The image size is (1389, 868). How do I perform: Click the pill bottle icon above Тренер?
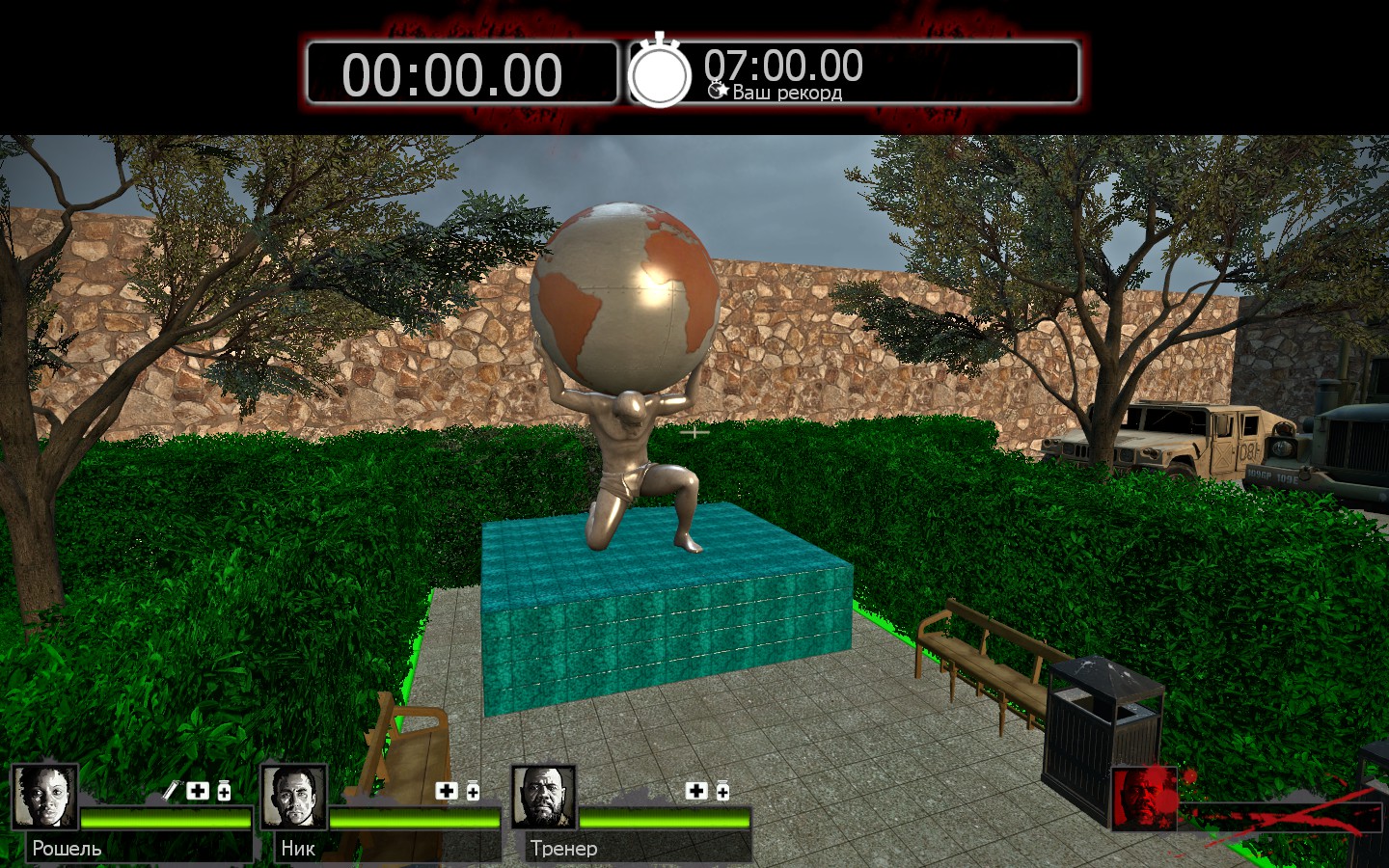click(722, 792)
